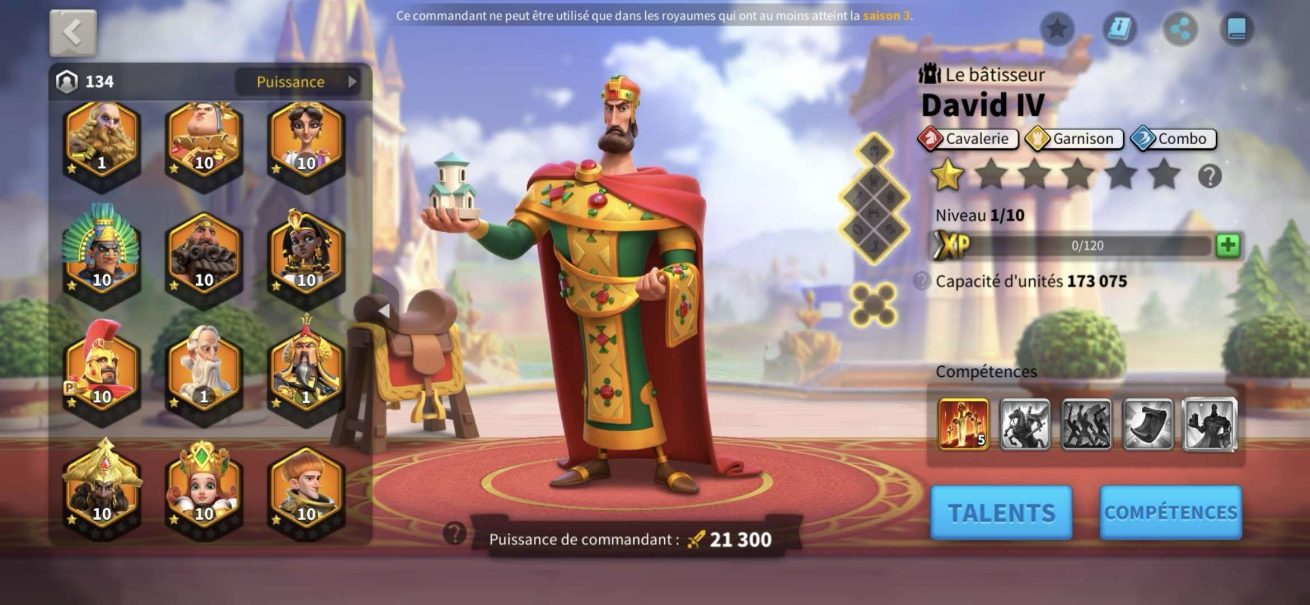Select the horseman skill icon
This screenshot has width=1310, height=605.
pyautogui.click(x=1025, y=424)
